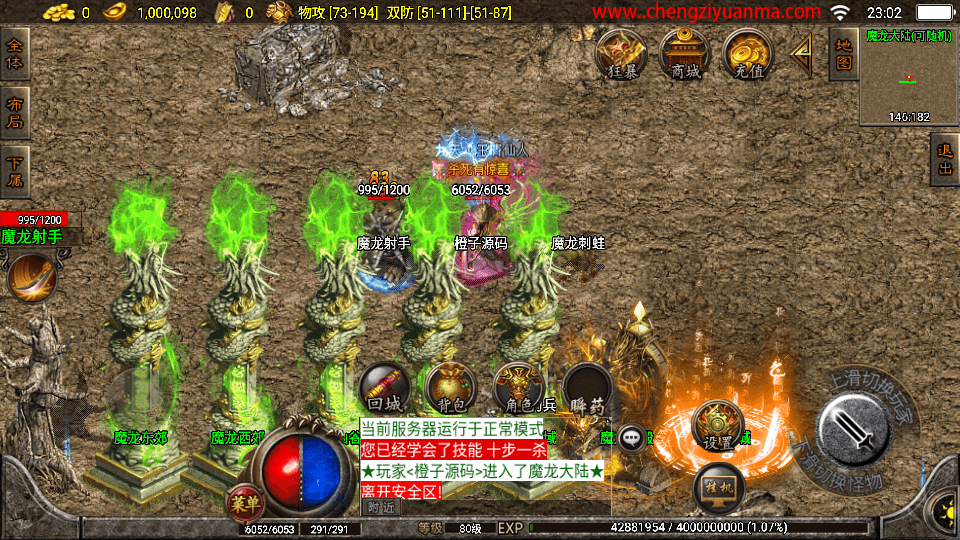Open the chat speech bubble
The width and height of the screenshot is (960, 540).
pos(632,437)
